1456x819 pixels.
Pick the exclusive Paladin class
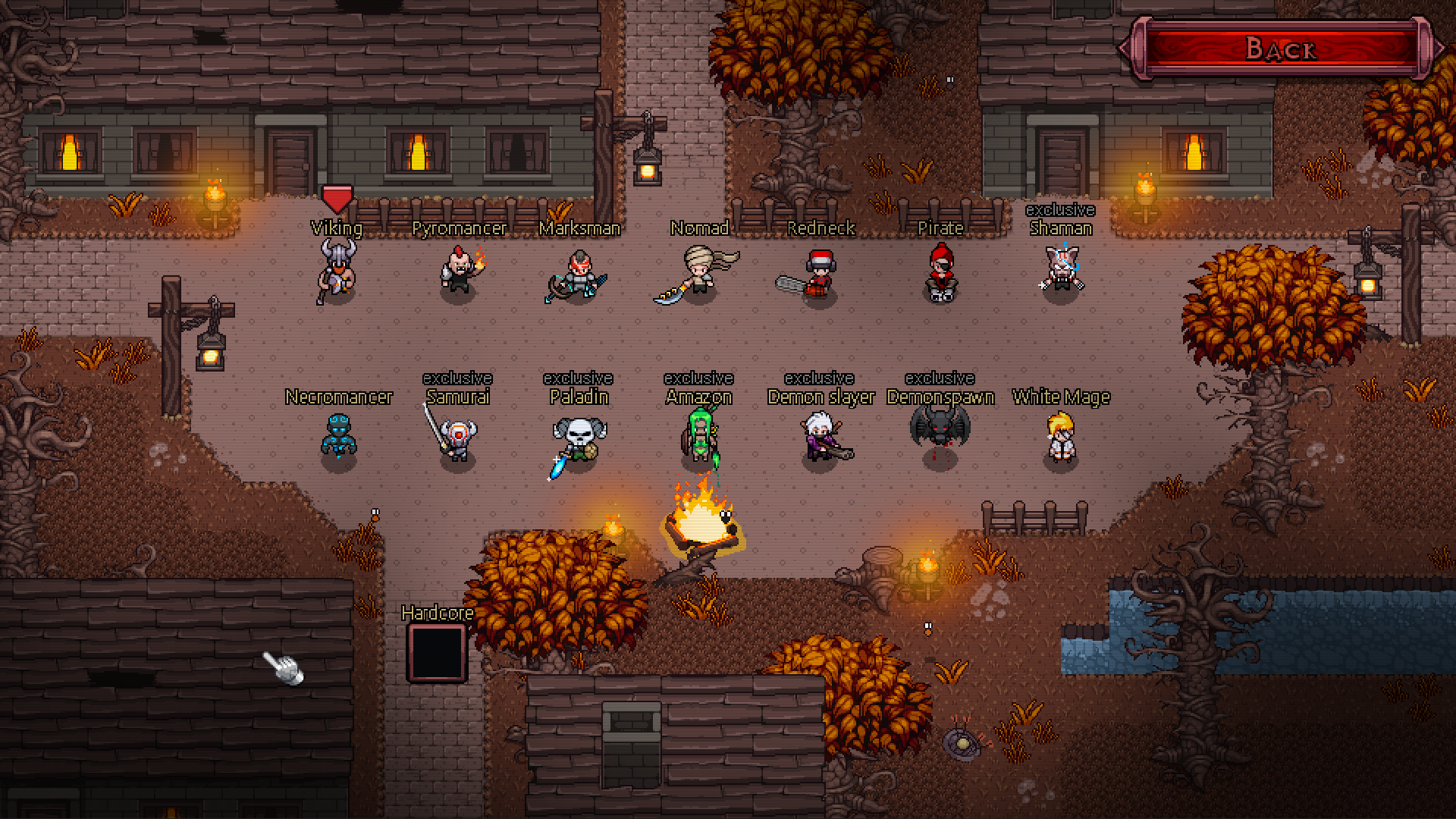(579, 438)
